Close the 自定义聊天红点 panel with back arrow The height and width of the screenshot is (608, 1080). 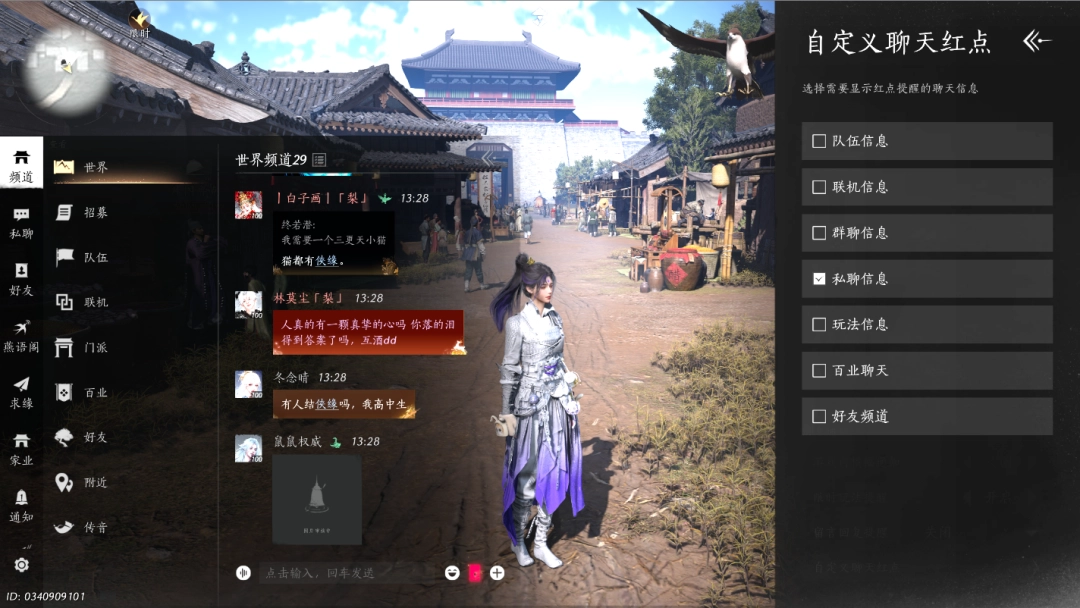pos(1036,41)
